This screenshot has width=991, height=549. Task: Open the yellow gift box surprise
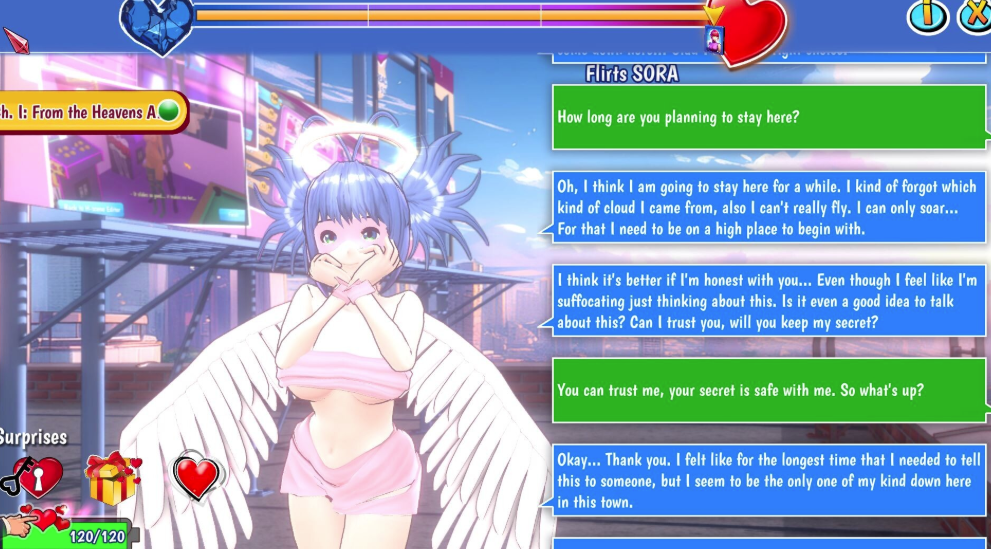coord(113,478)
